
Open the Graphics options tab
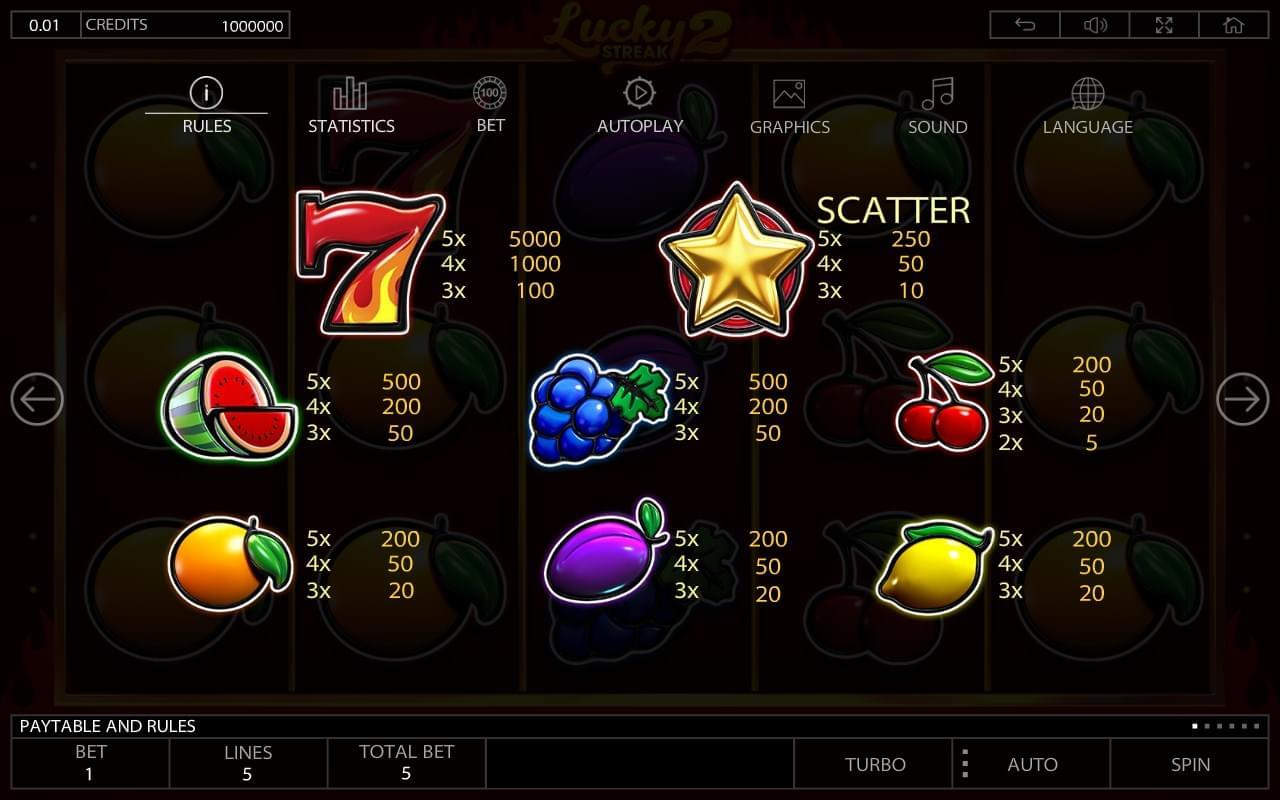click(x=789, y=108)
